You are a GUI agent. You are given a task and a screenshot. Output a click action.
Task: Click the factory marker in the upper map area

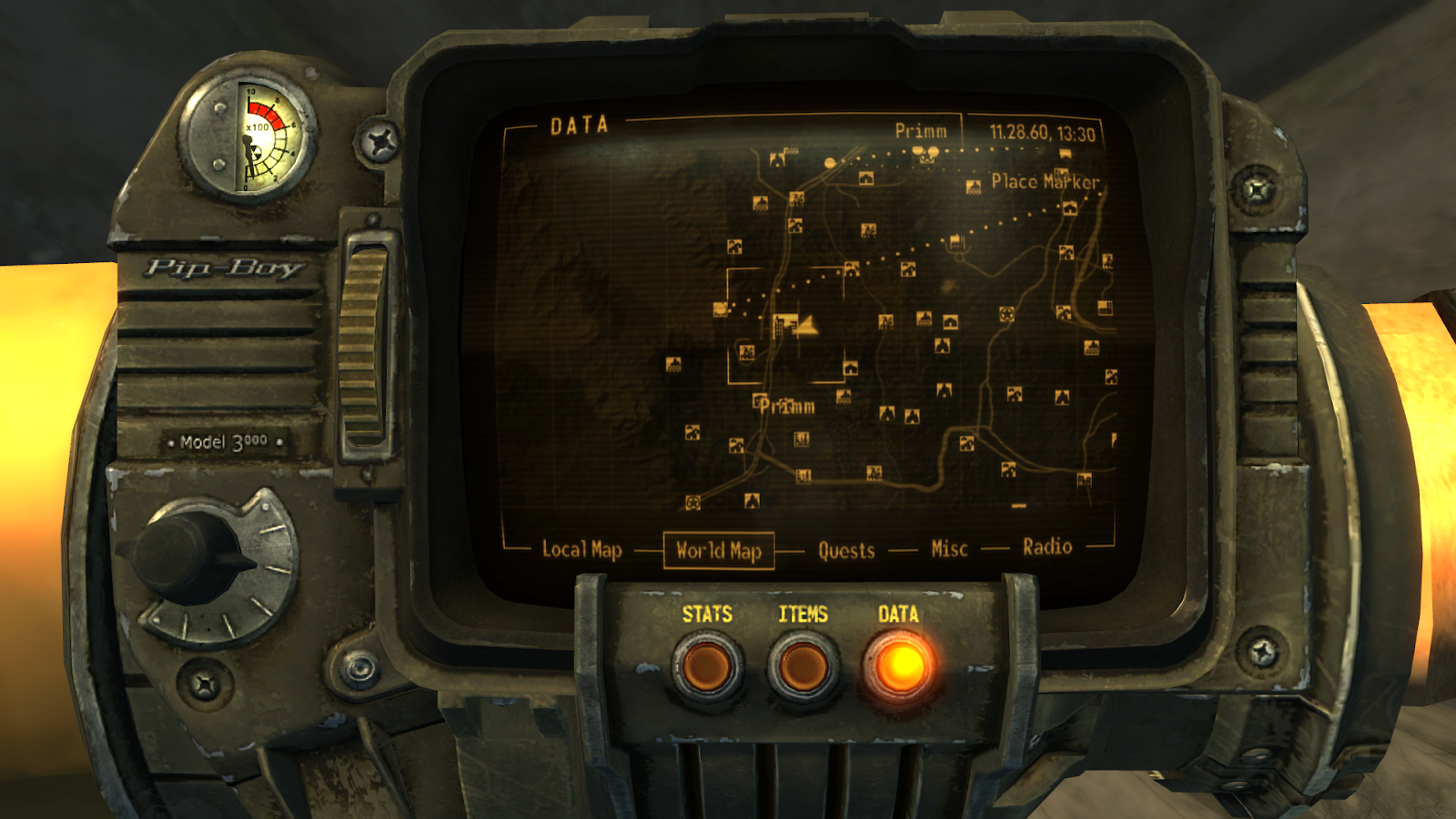point(955,242)
